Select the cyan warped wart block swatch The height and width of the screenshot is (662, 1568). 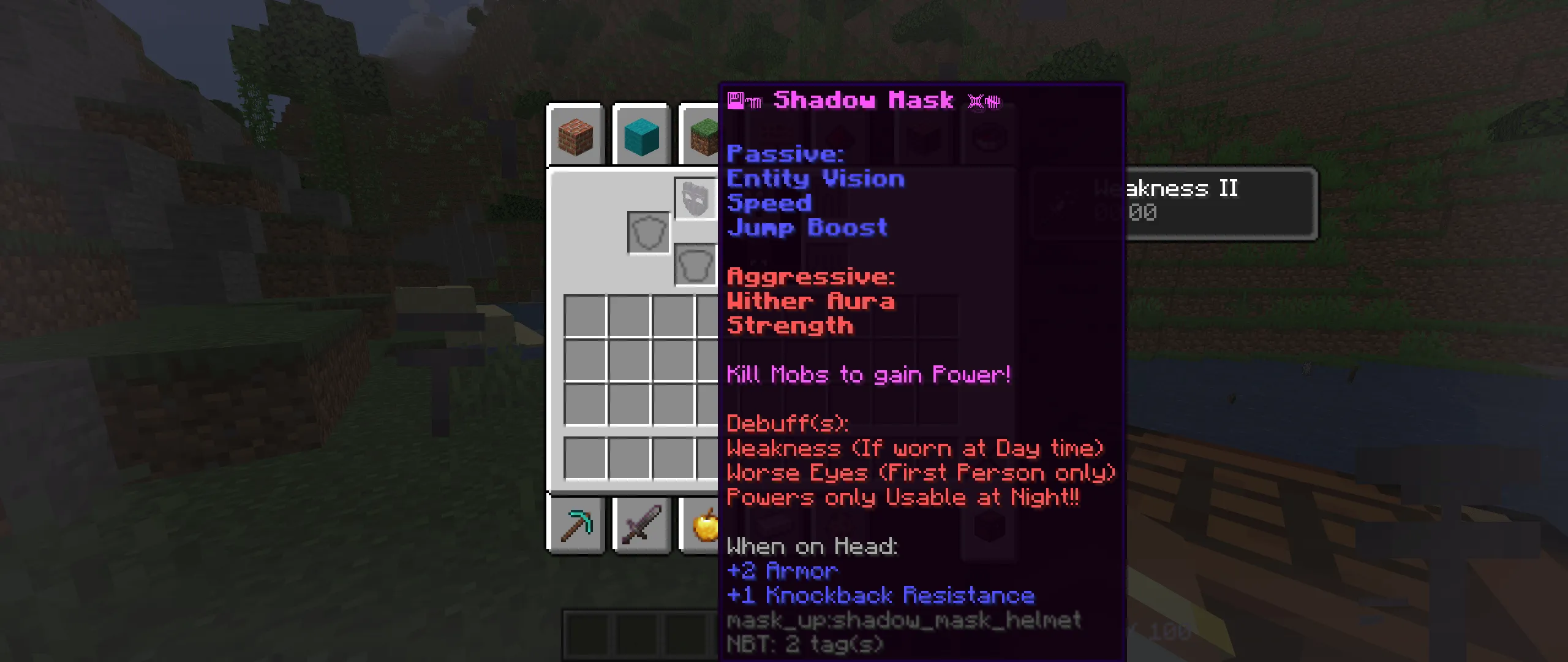coord(641,135)
